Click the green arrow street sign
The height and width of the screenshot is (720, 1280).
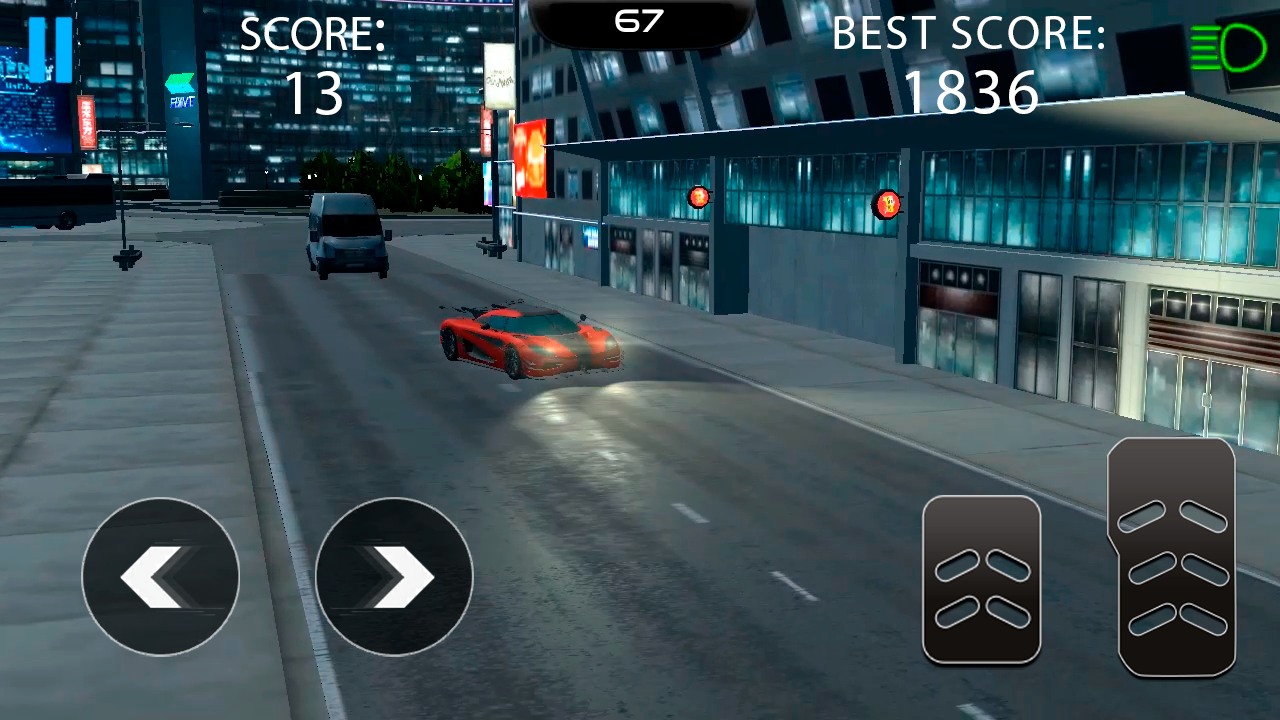tap(181, 85)
